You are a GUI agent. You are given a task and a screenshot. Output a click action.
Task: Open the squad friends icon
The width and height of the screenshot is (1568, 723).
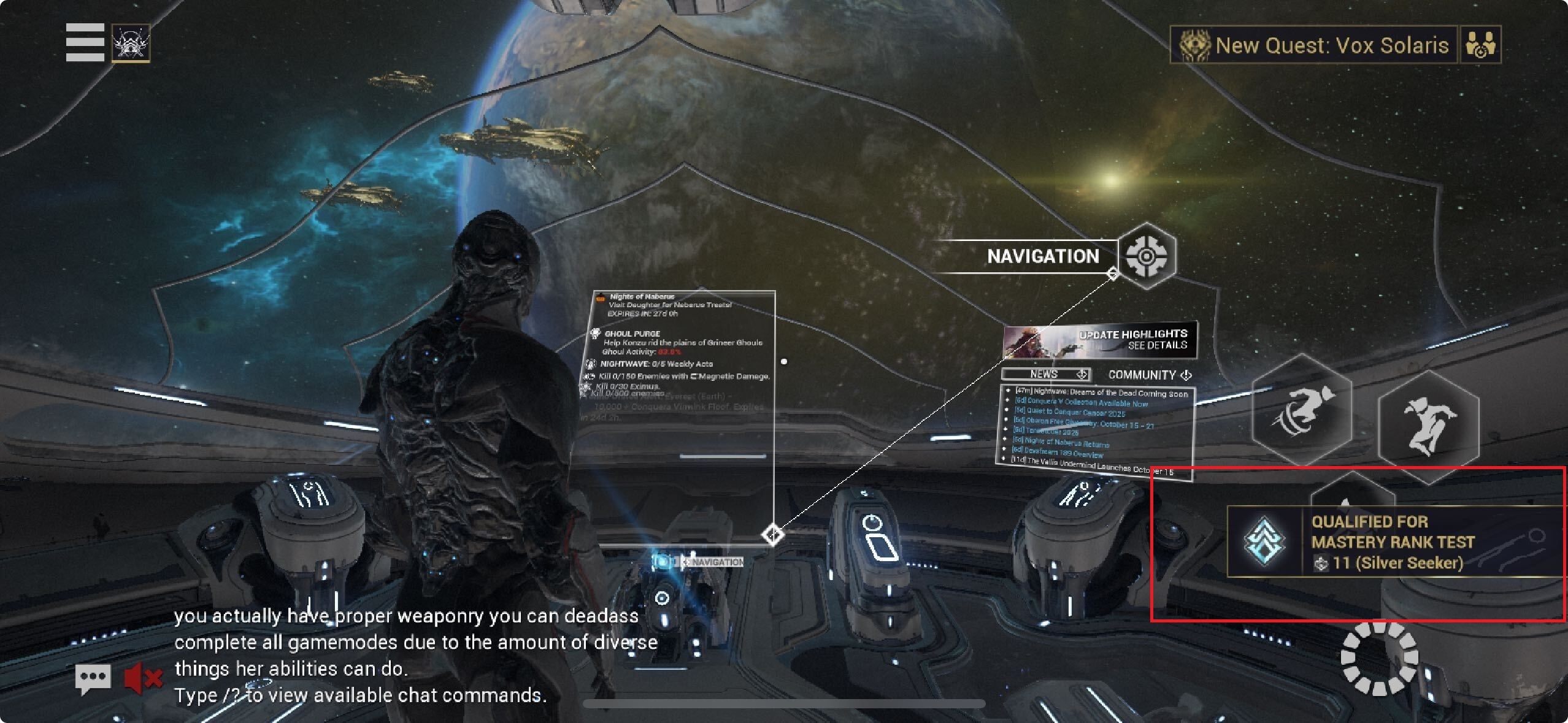(1480, 45)
